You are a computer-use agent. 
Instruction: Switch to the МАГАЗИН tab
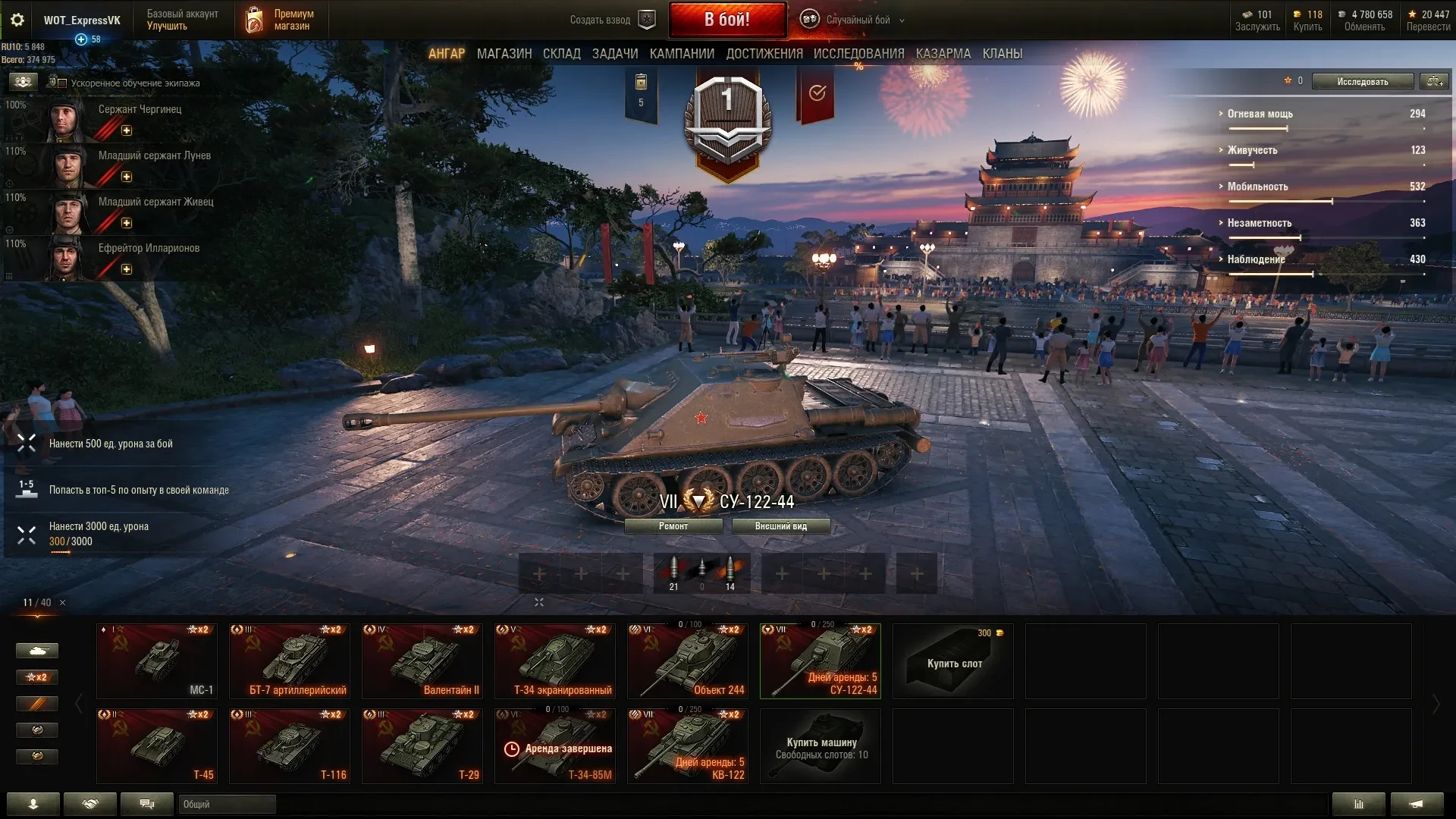504,54
